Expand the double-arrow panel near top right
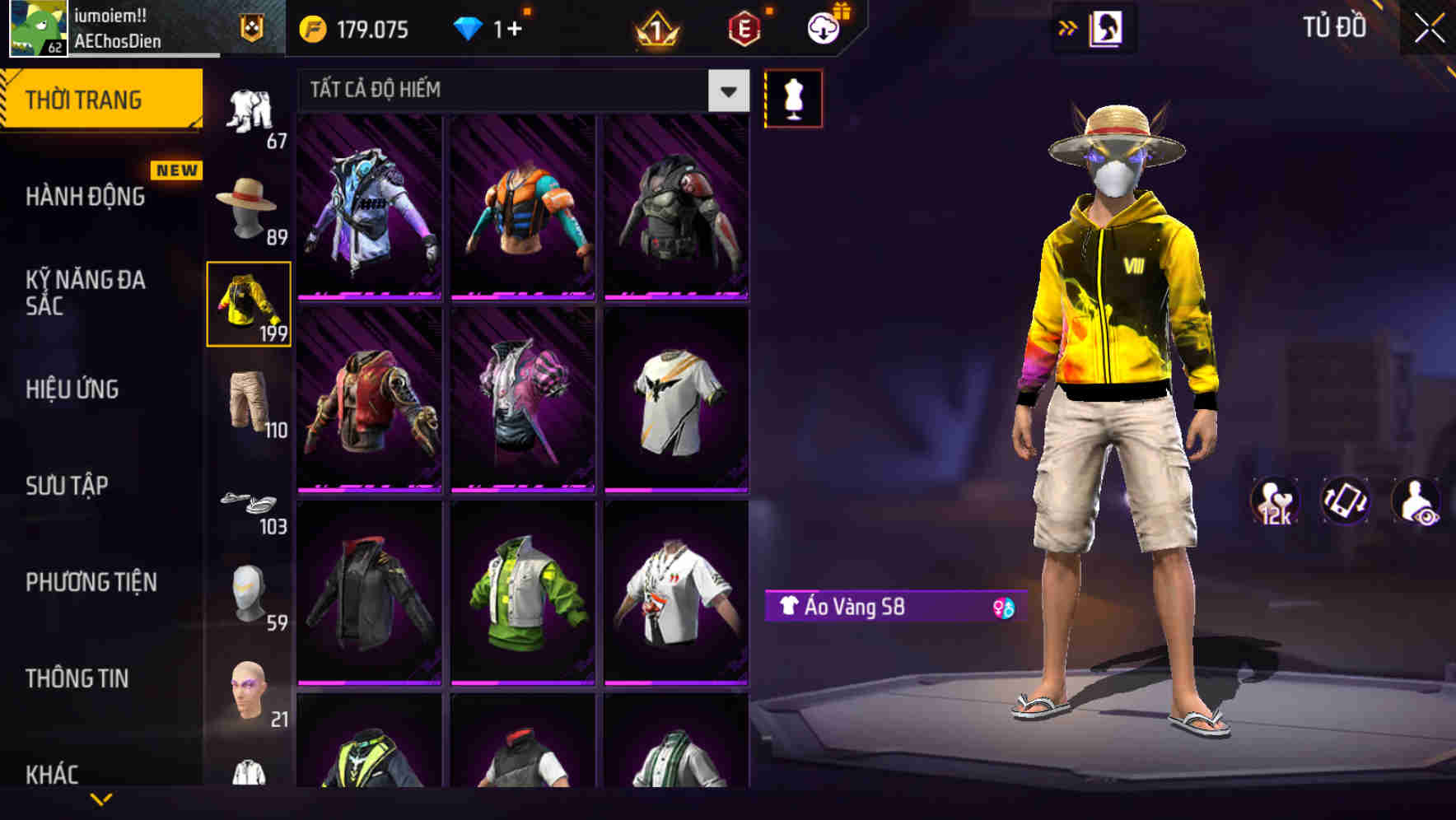Viewport: 1456px width, 820px height. 1068,26
